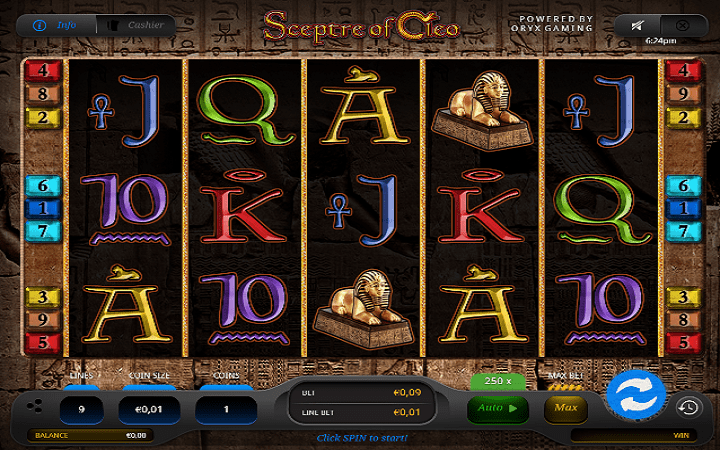
Task: Change the Coins amount selector
Action: pyautogui.click(x=225, y=408)
